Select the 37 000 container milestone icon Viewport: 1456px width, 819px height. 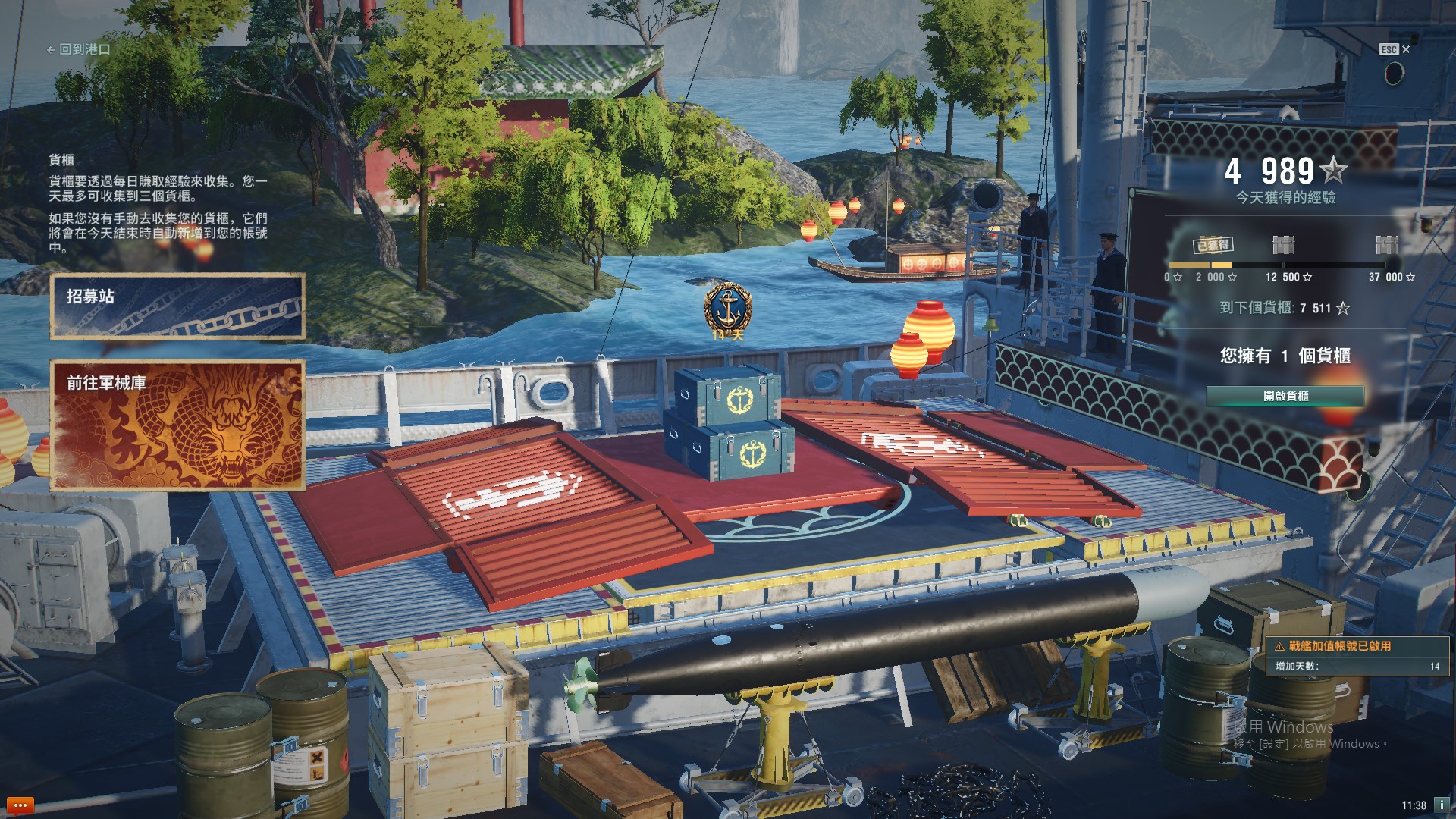pos(1386,245)
